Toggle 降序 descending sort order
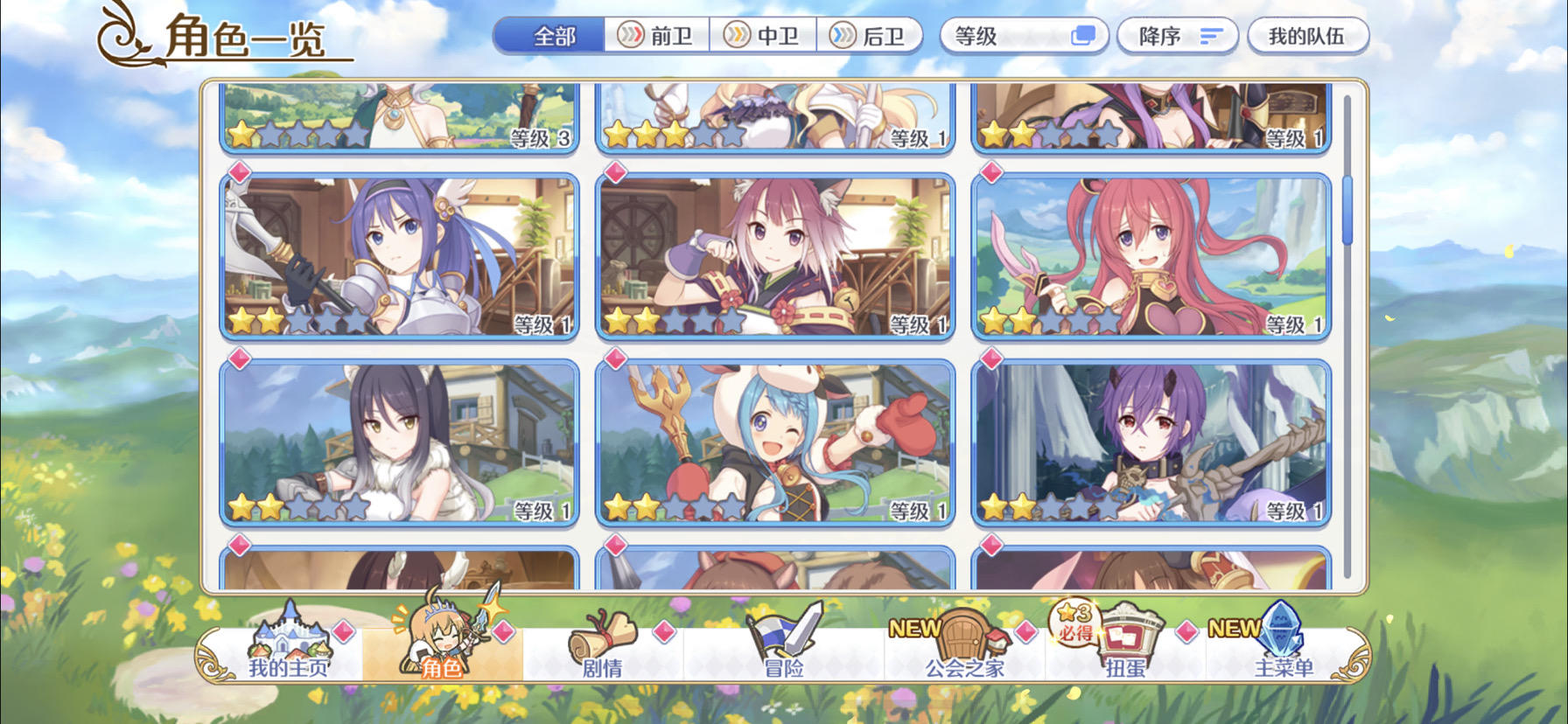Image resolution: width=1568 pixels, height=724 pixels. (x=1174, y=36)
